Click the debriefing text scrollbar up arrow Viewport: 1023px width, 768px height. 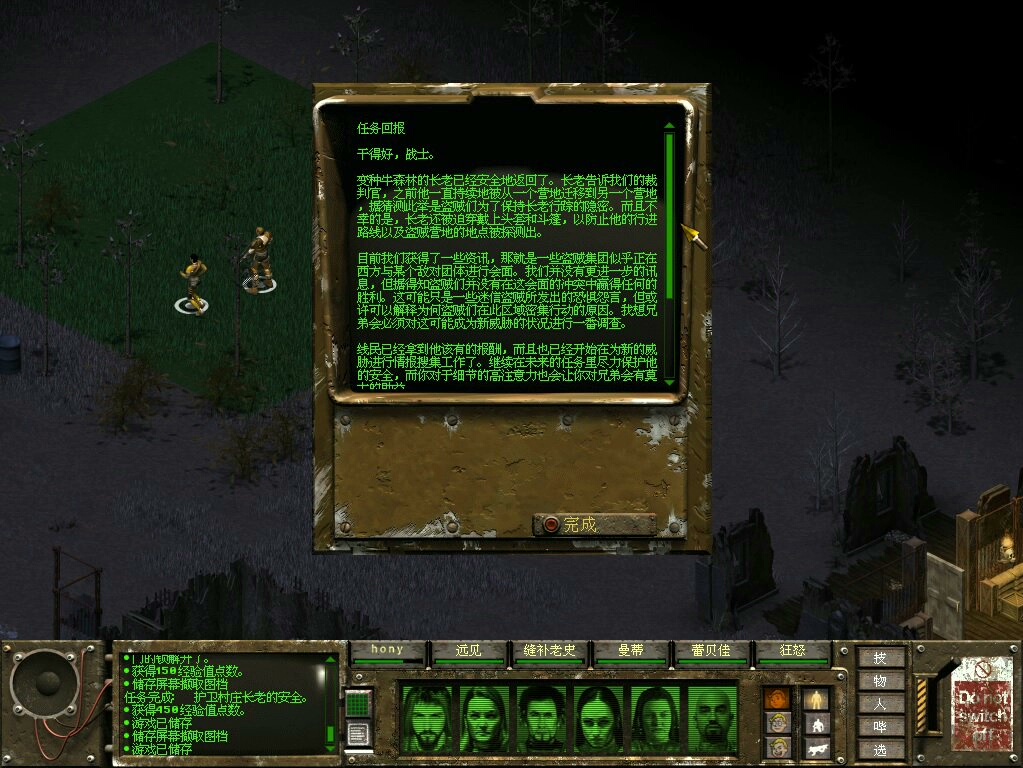669,127
